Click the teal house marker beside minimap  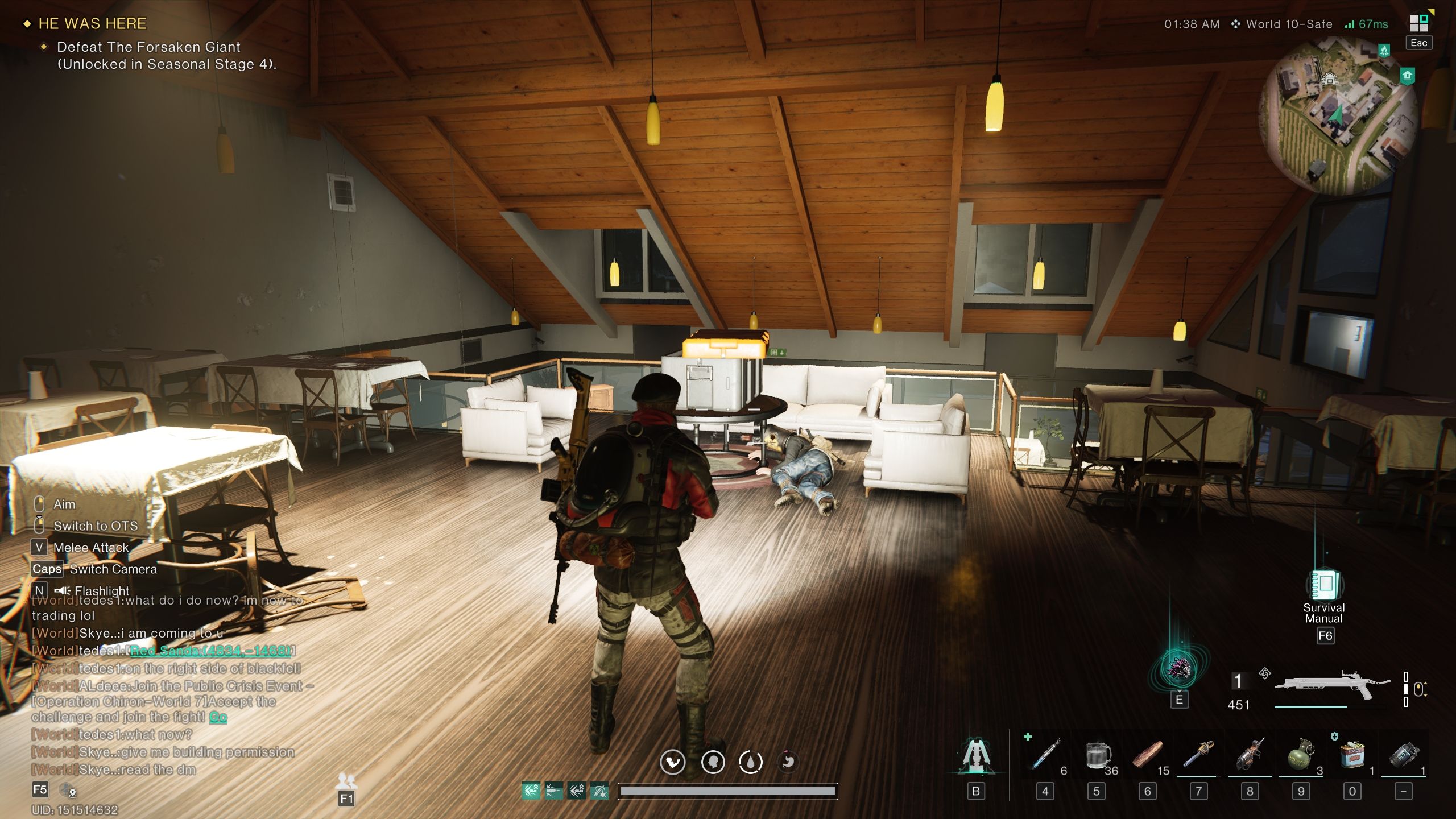pos(1407,76)
